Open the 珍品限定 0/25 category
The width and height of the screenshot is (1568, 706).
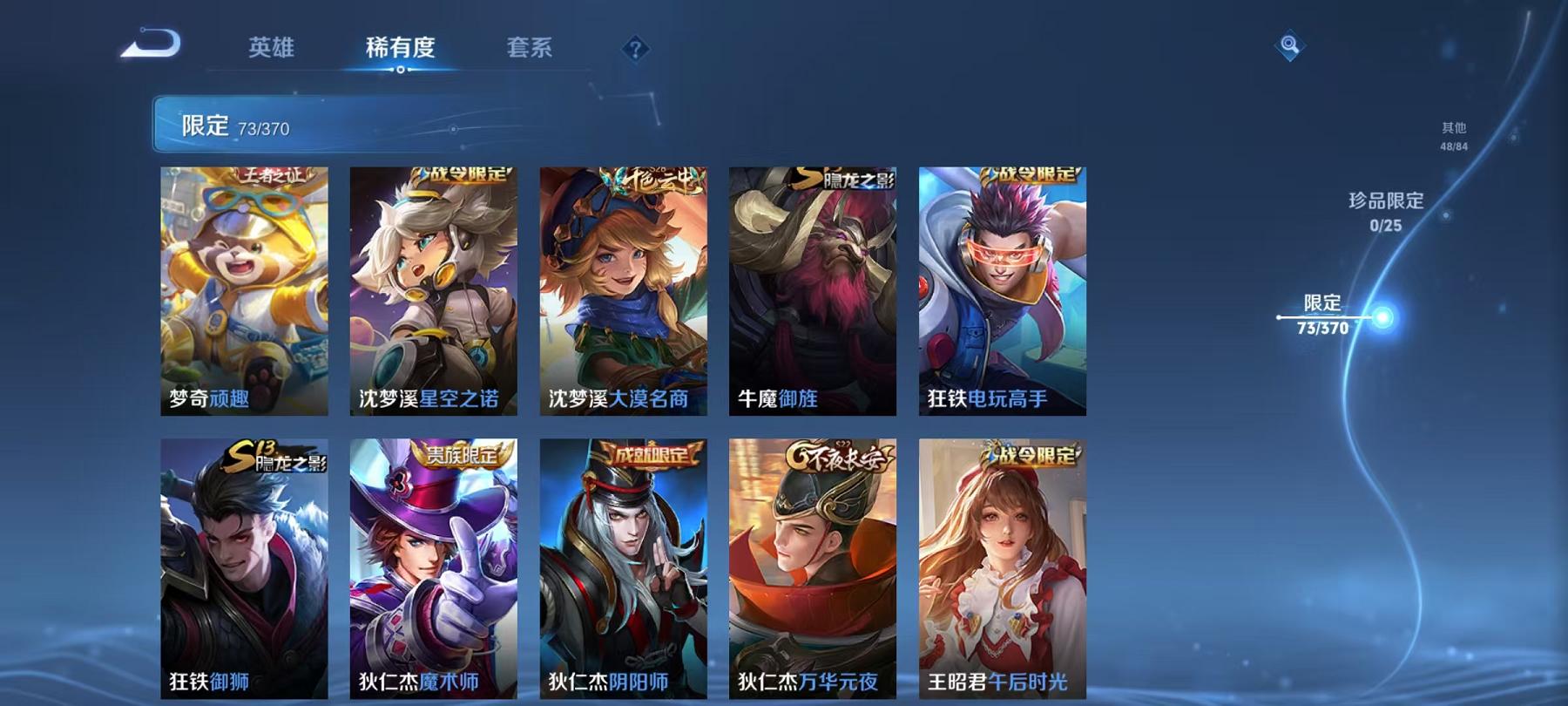1385,214
